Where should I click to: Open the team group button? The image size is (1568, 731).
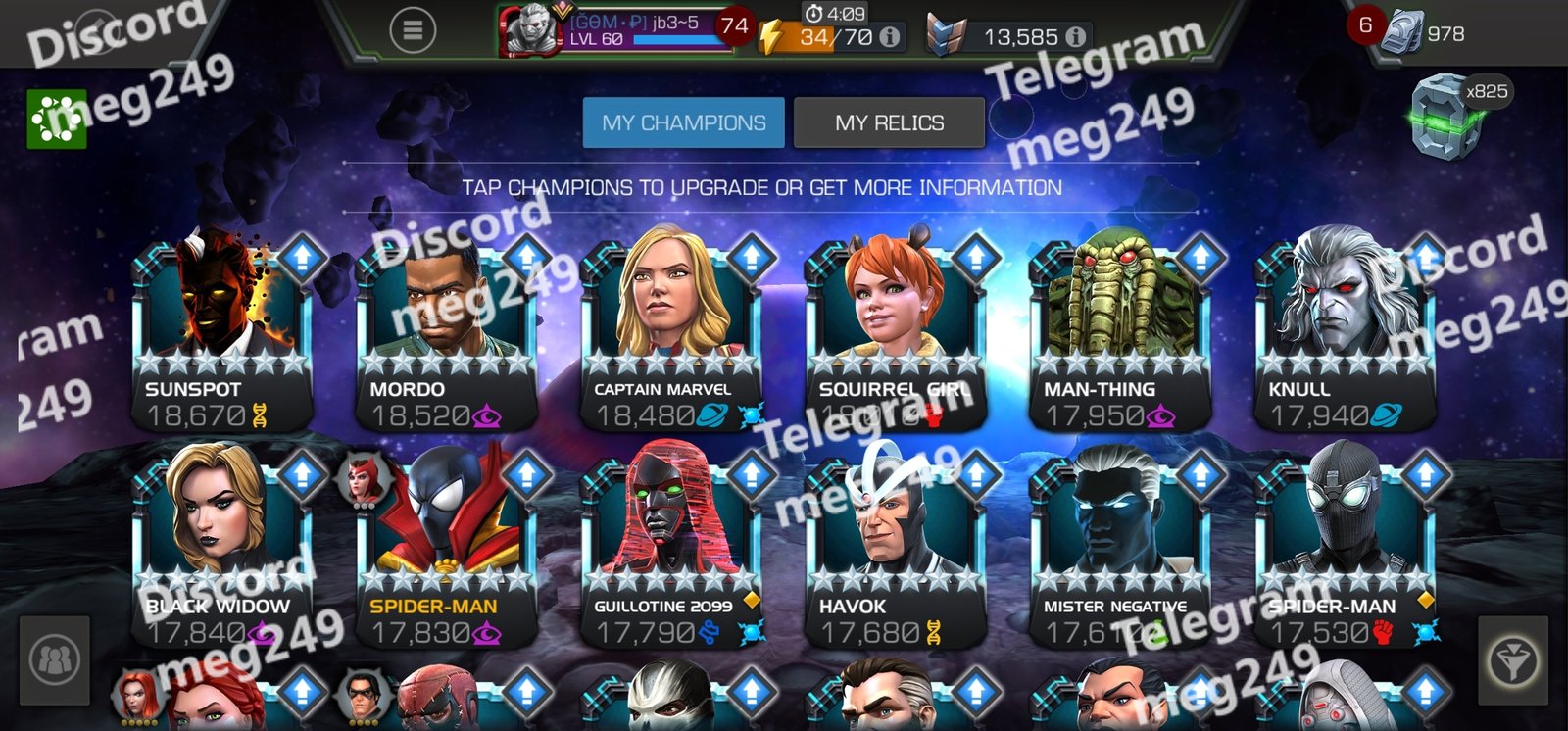click(55, 661)
